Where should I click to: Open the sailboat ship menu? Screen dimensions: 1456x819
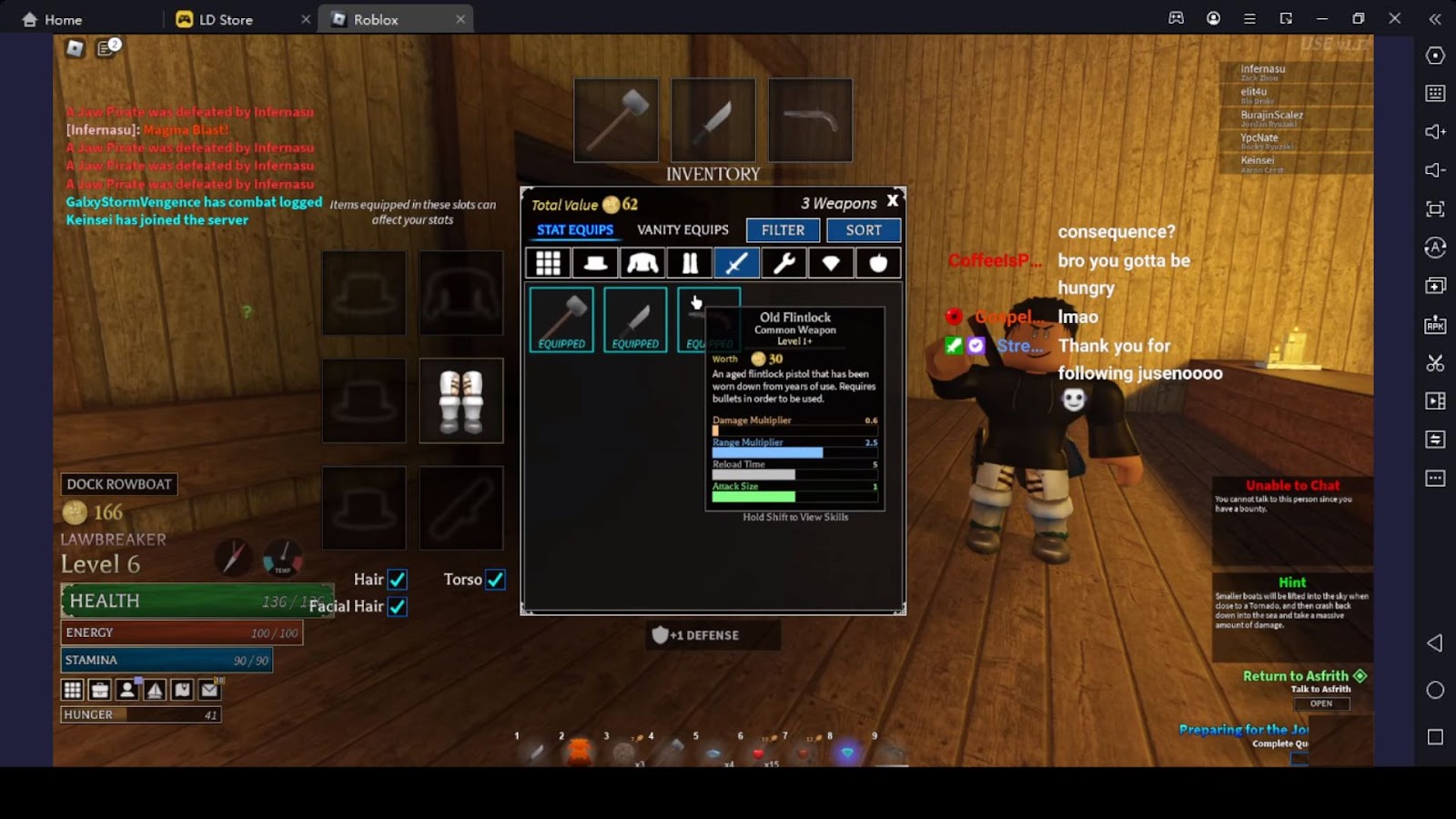click(x=155, y=690)
